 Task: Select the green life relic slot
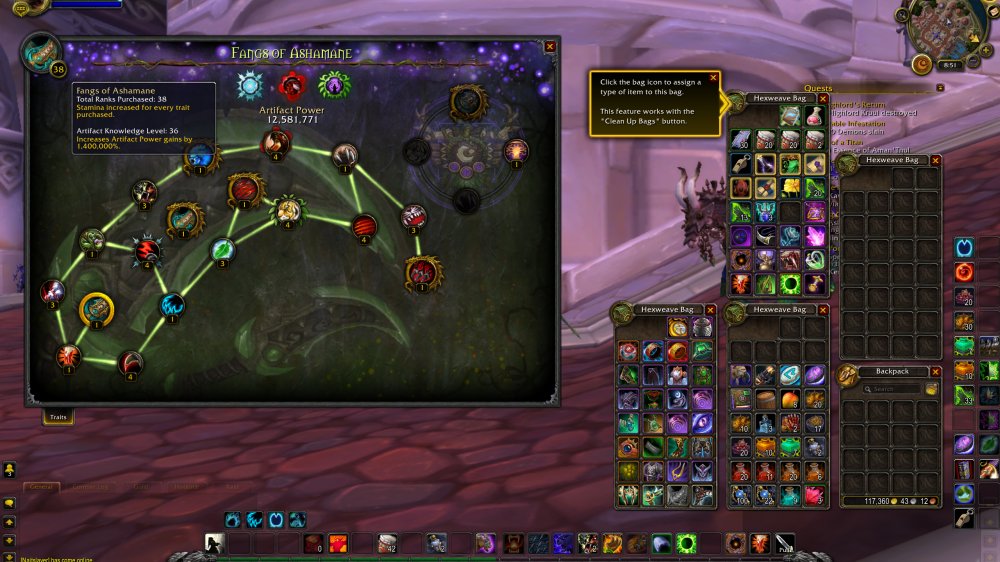(332, 85)
